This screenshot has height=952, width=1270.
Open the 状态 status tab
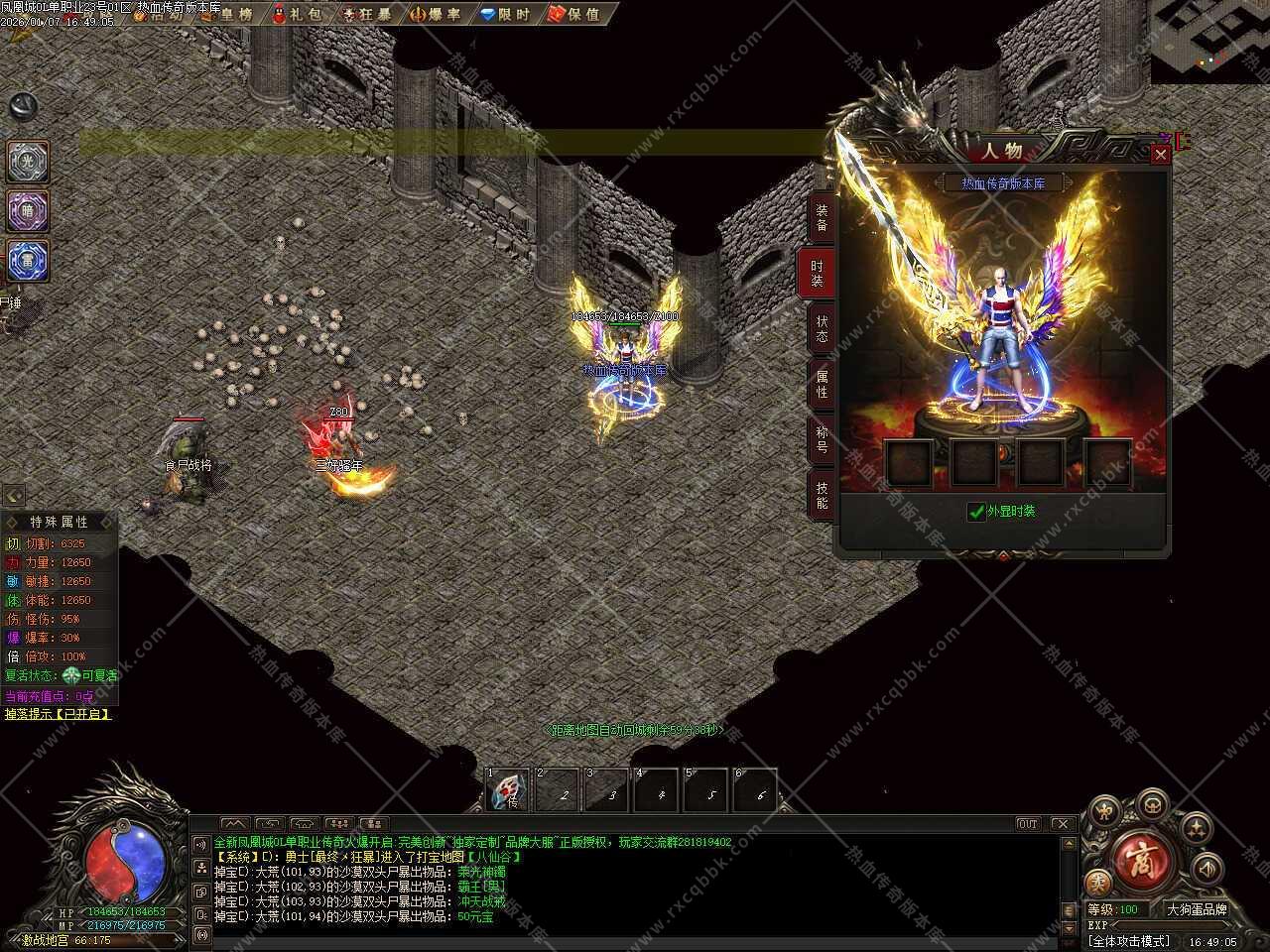[x=822, y=328]
